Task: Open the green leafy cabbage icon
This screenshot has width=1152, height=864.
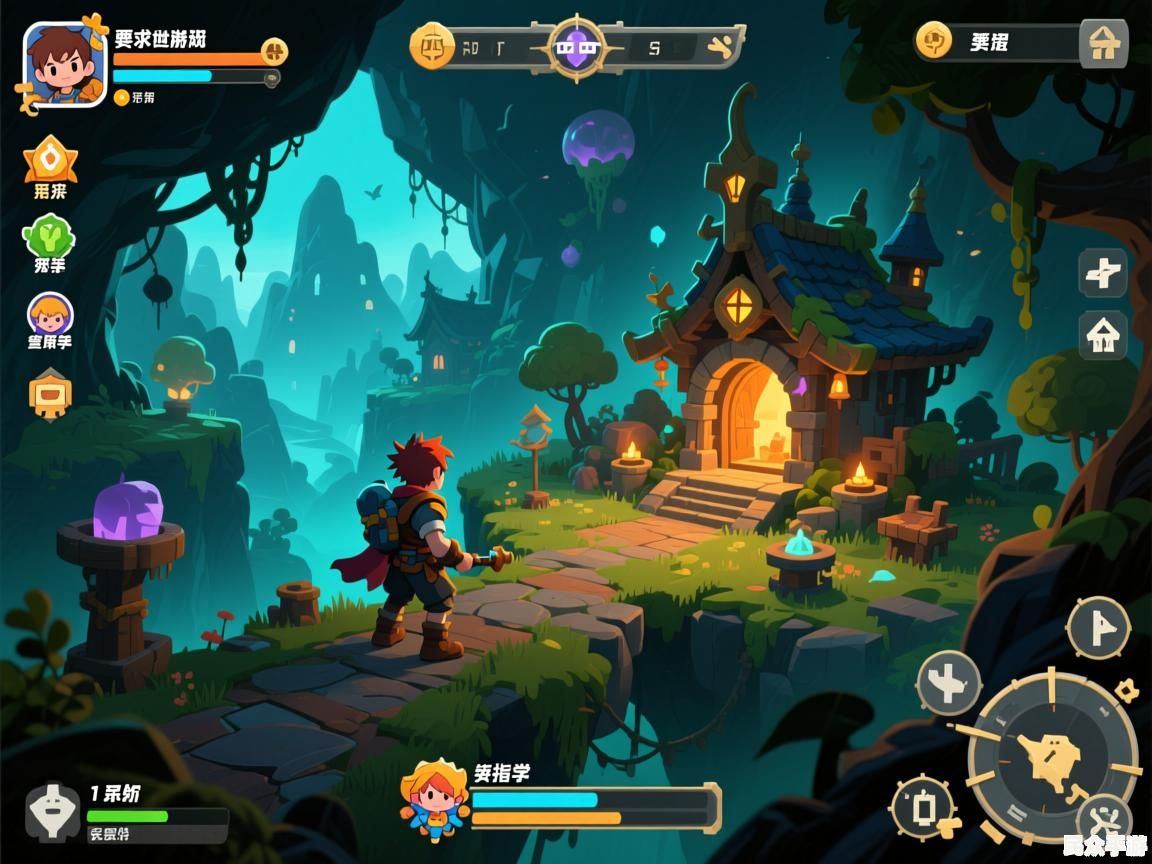Action: (x=48, y=236)
